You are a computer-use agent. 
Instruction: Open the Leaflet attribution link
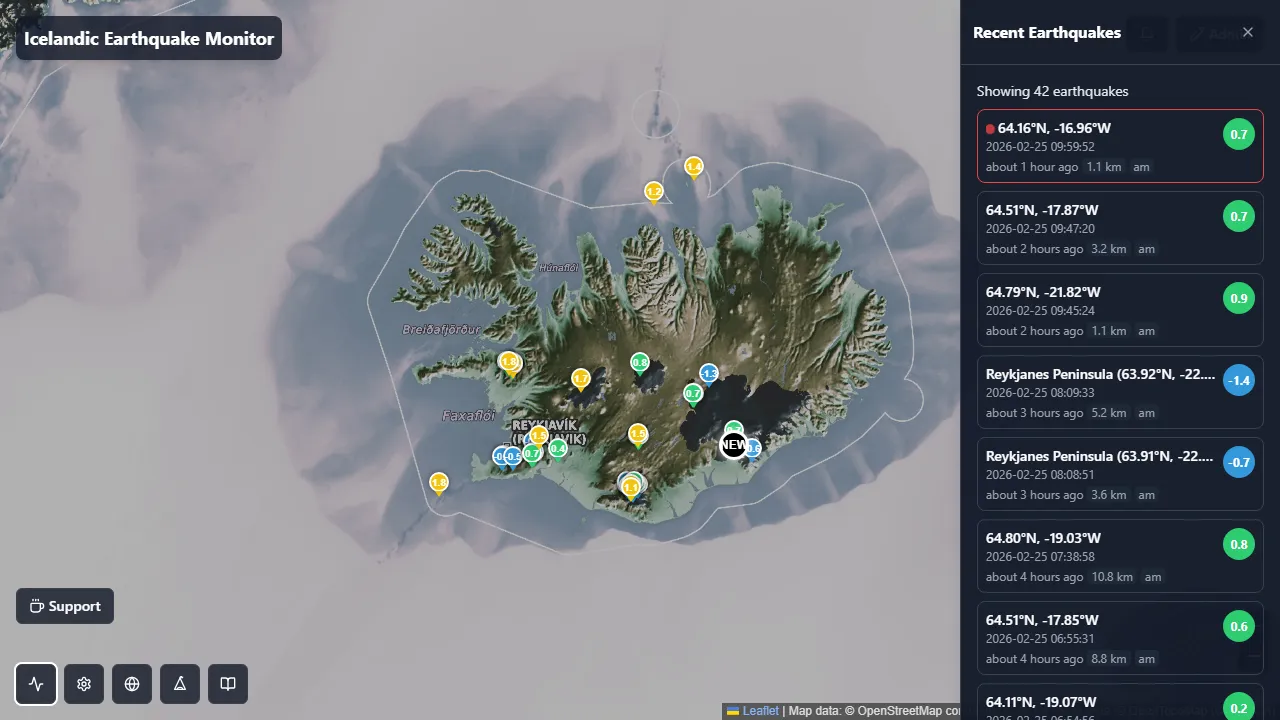759,710
